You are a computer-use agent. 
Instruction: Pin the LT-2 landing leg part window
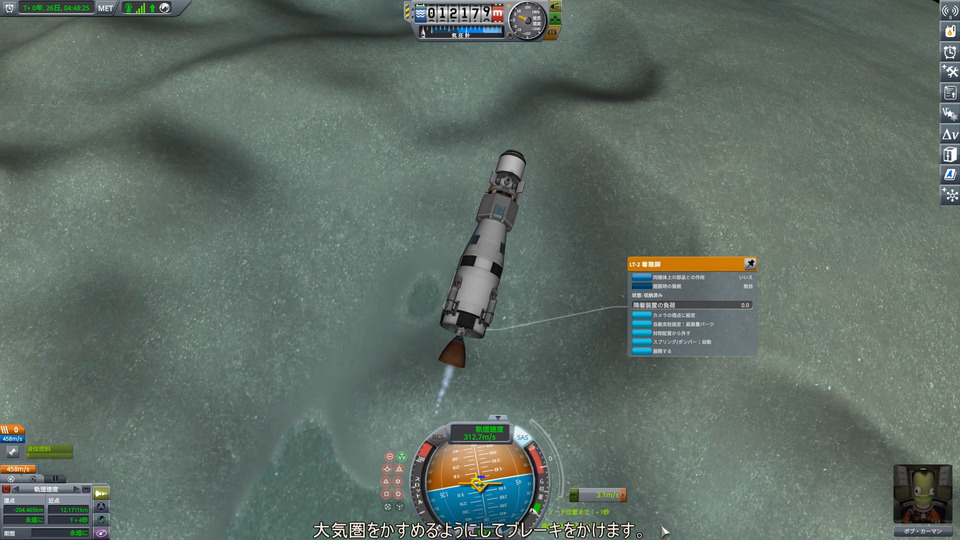coord(750,265)
